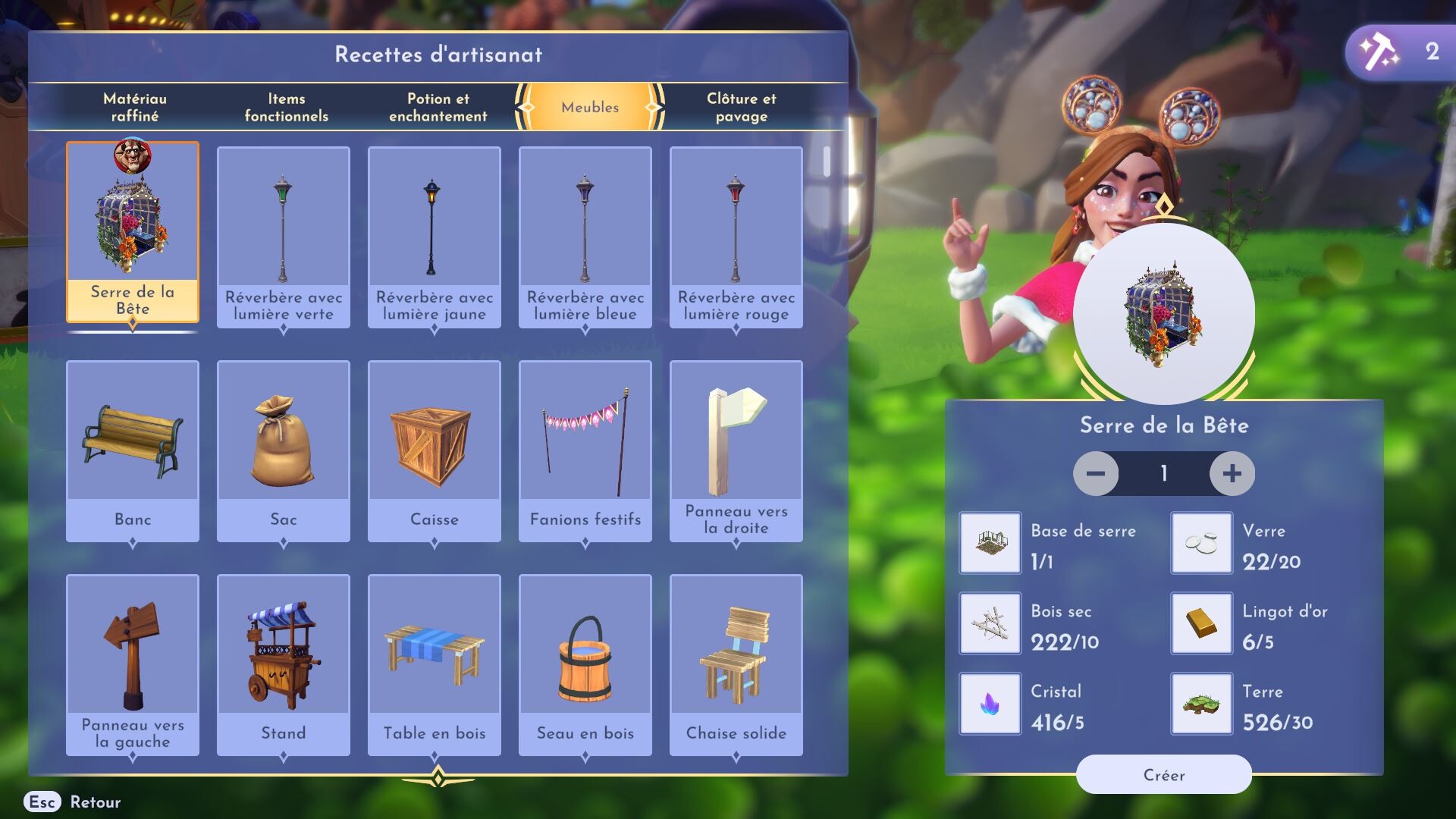Choose the Panneau vers la droite recipe
The image size is (1456, 819).
tap(736, 450)
